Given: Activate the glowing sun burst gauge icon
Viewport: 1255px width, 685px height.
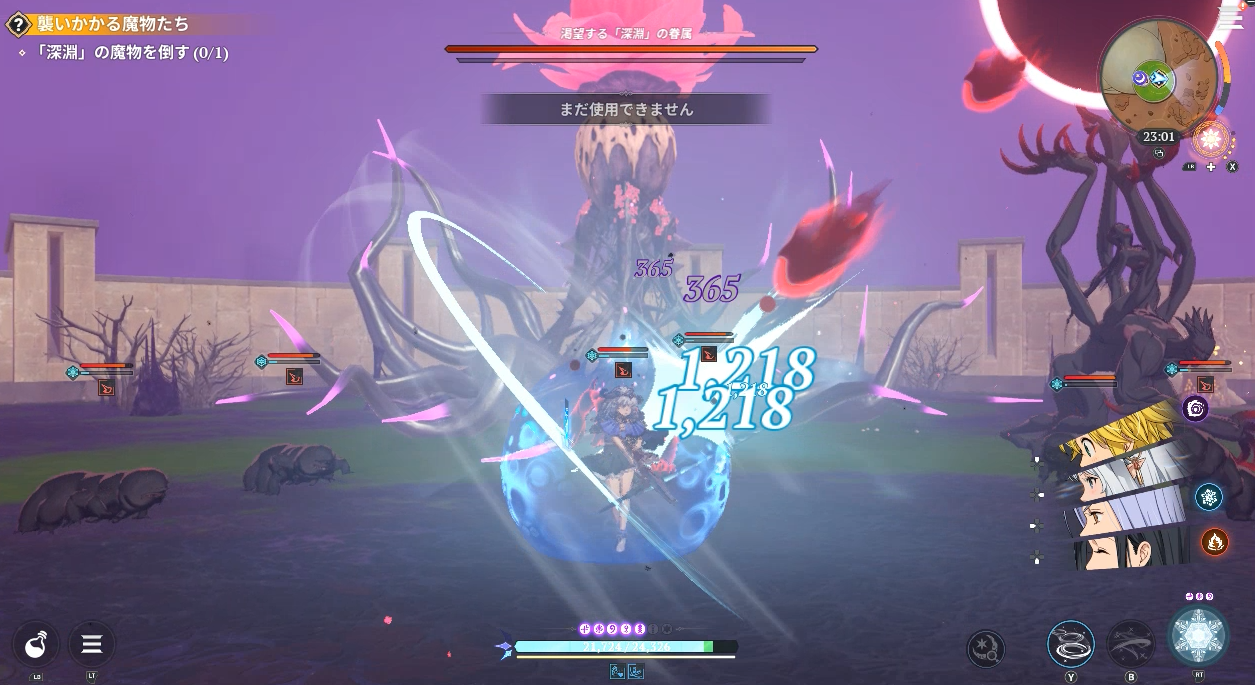Looking at the screenshot, I should pos(1213,139).
